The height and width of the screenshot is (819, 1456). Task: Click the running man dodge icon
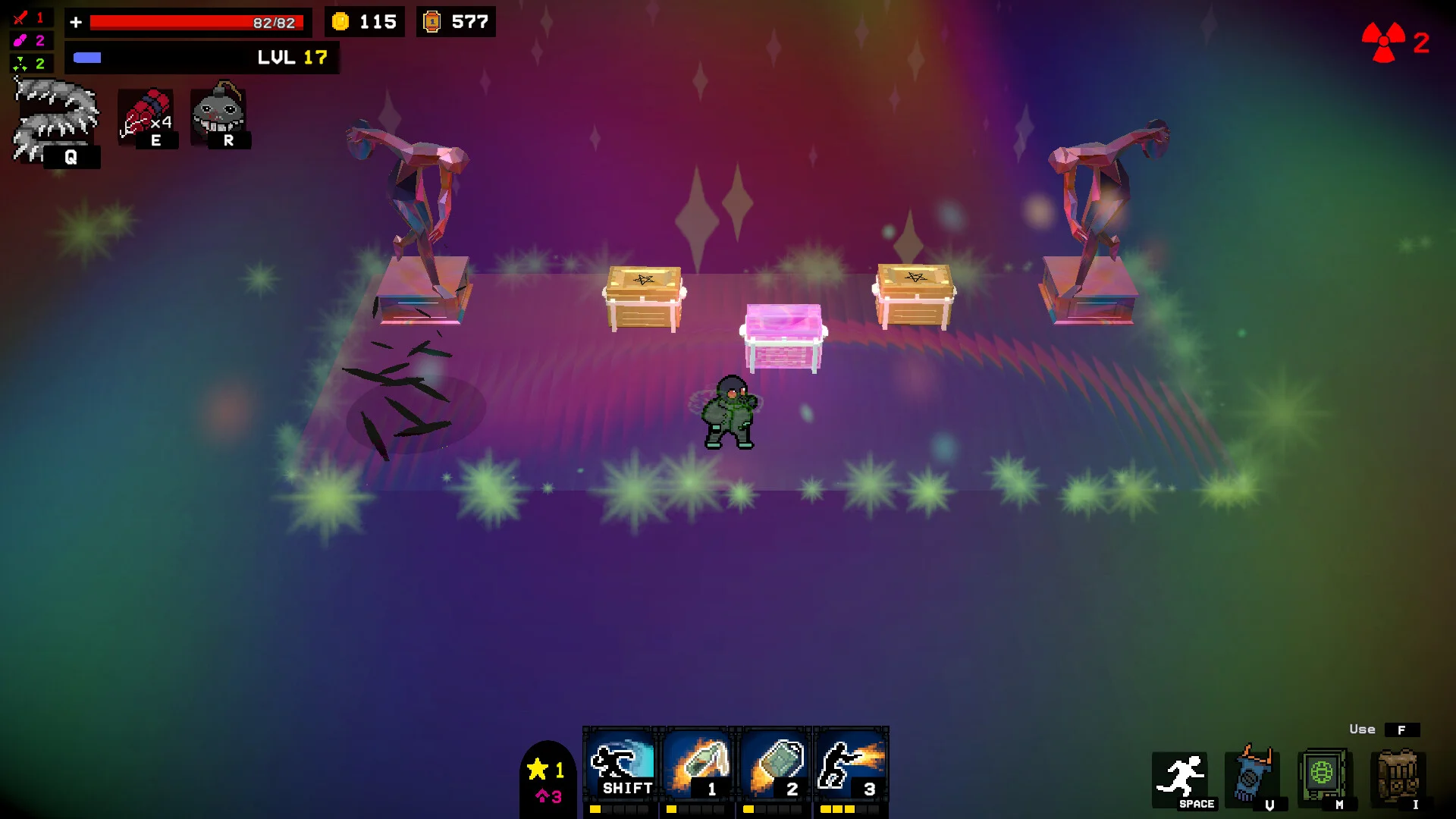[1183, 779]
